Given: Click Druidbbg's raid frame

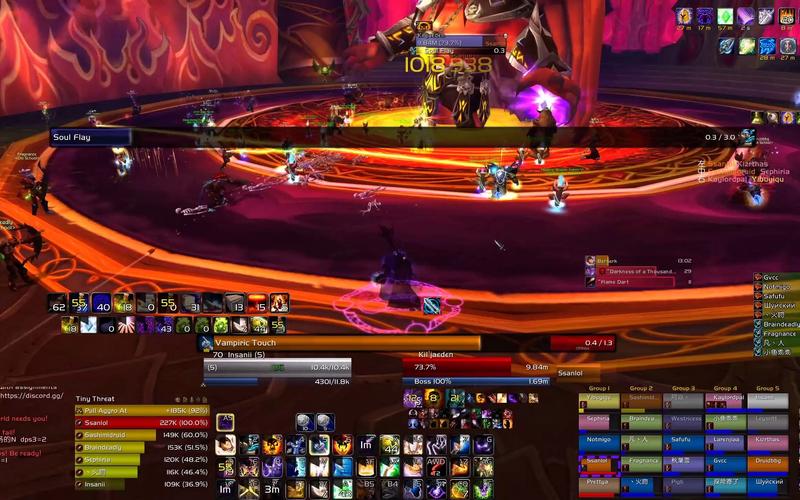Looking at the screenshot, I should [768, 460].
